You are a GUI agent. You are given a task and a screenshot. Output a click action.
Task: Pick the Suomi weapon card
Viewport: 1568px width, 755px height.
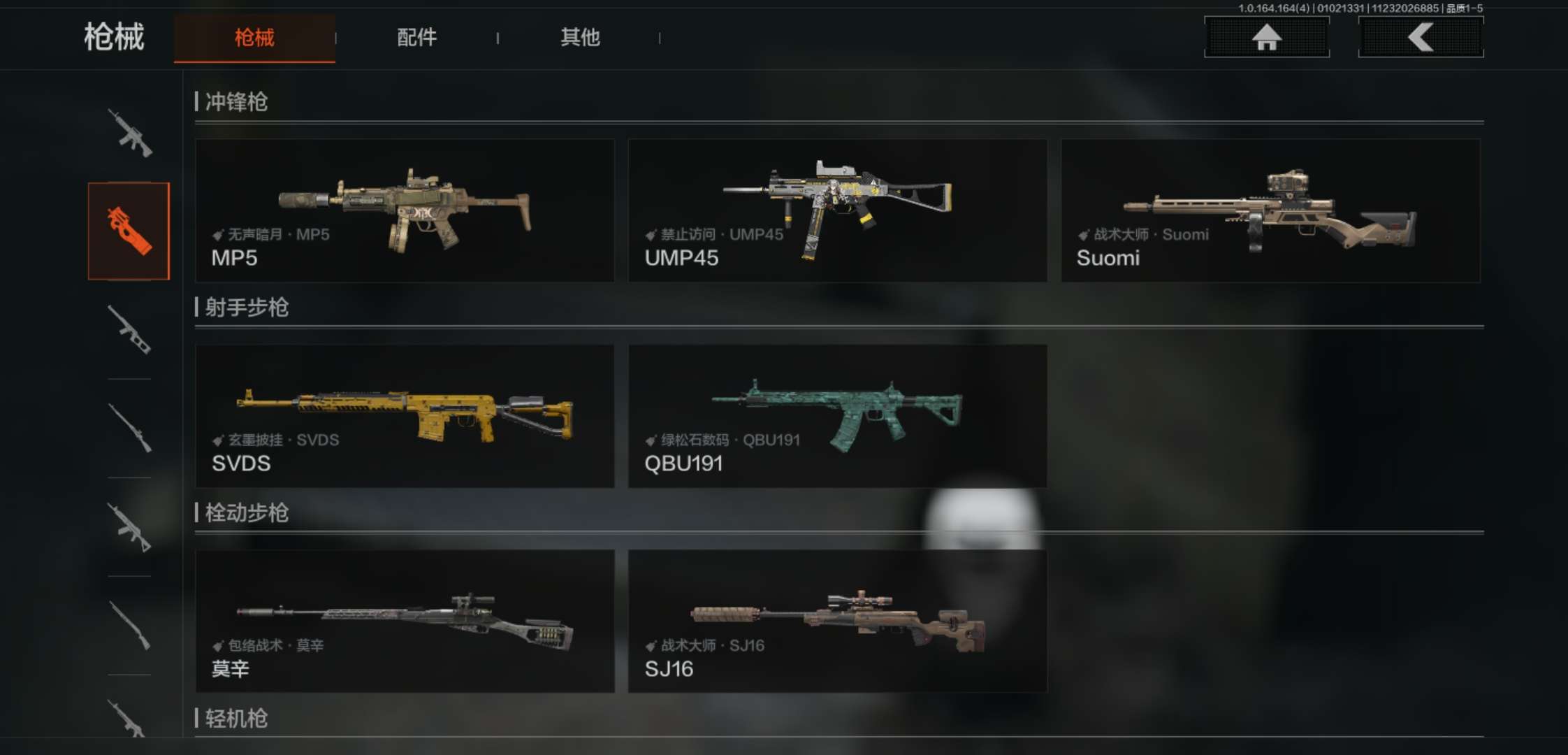pyautogui.click(x=1270, y=210)
